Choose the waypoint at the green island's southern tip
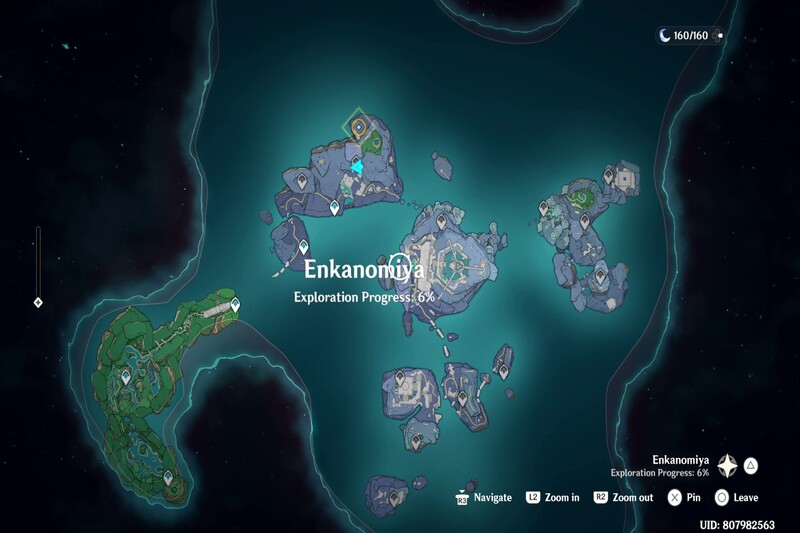800x533 pixels. point(168,479)
